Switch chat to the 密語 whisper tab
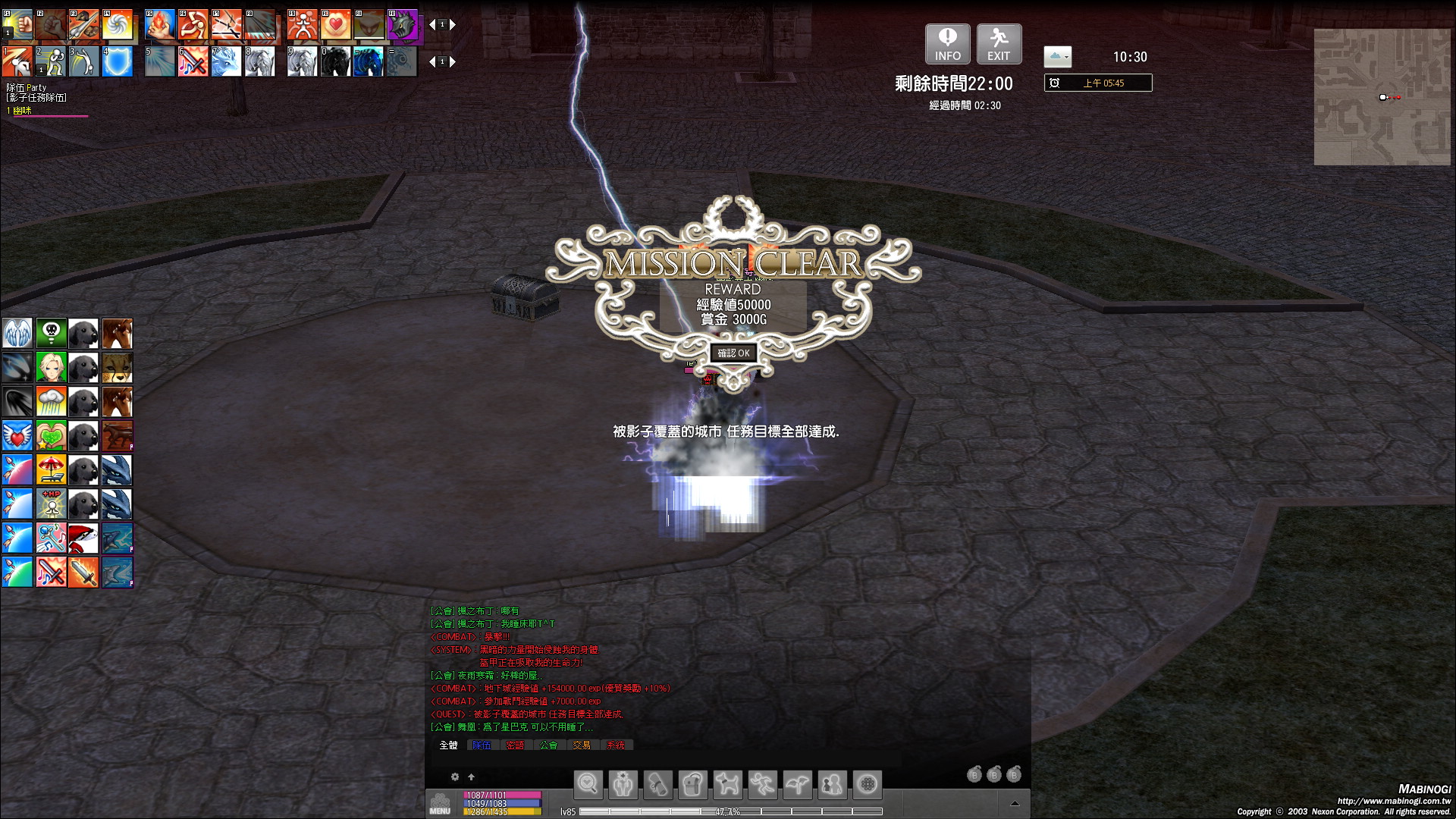This screenshot has width=1456, height=819. click(515, 745)
